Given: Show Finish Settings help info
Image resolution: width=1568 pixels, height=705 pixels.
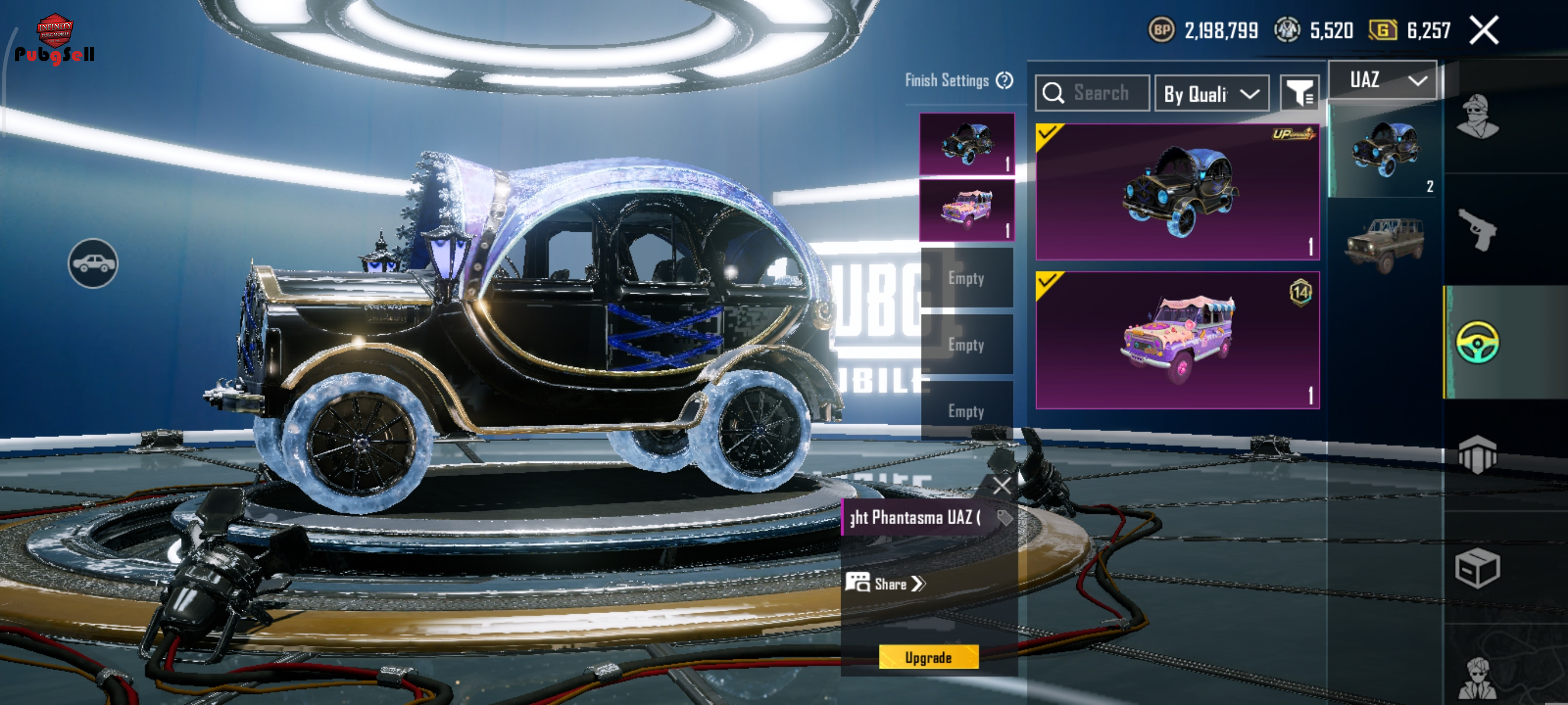Looking at the screenshot, I should pyautogui.click(x=1004, y=80).
